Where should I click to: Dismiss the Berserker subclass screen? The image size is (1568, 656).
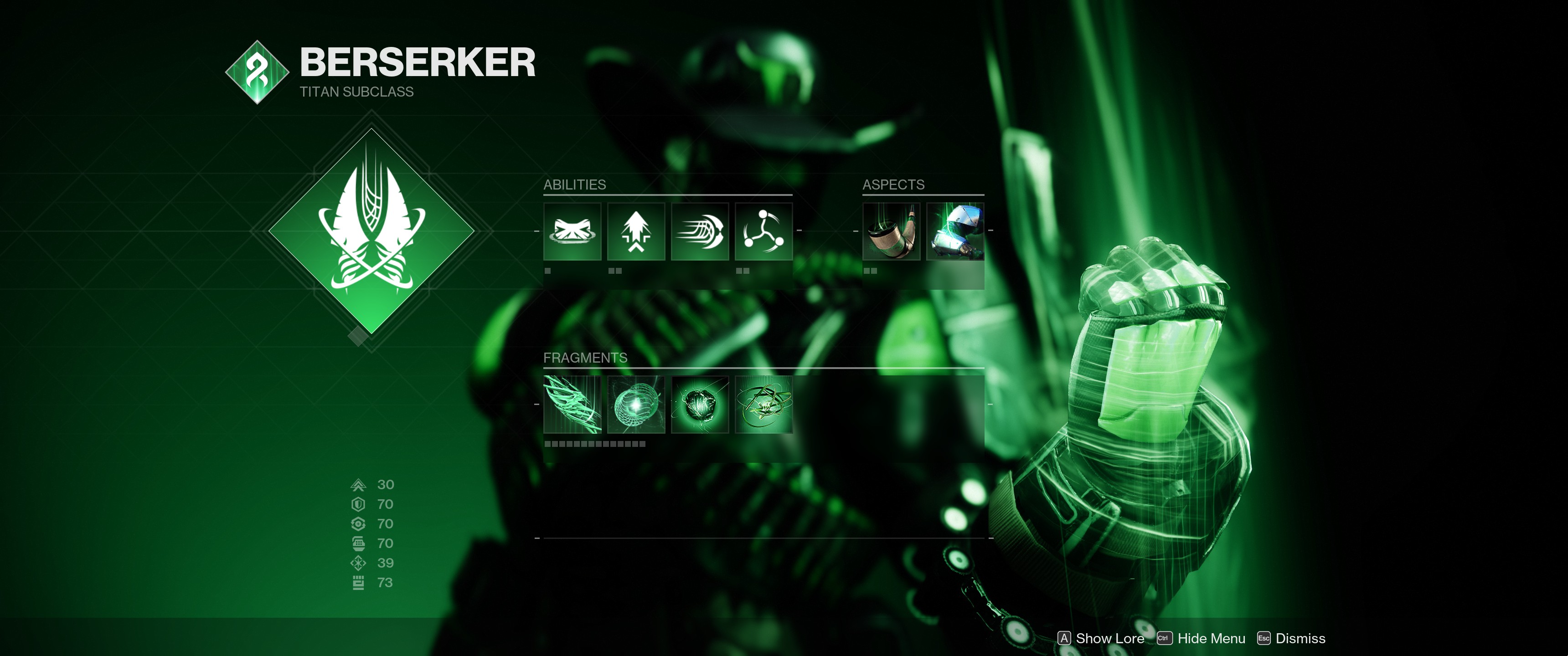[x=1291, y=638]
